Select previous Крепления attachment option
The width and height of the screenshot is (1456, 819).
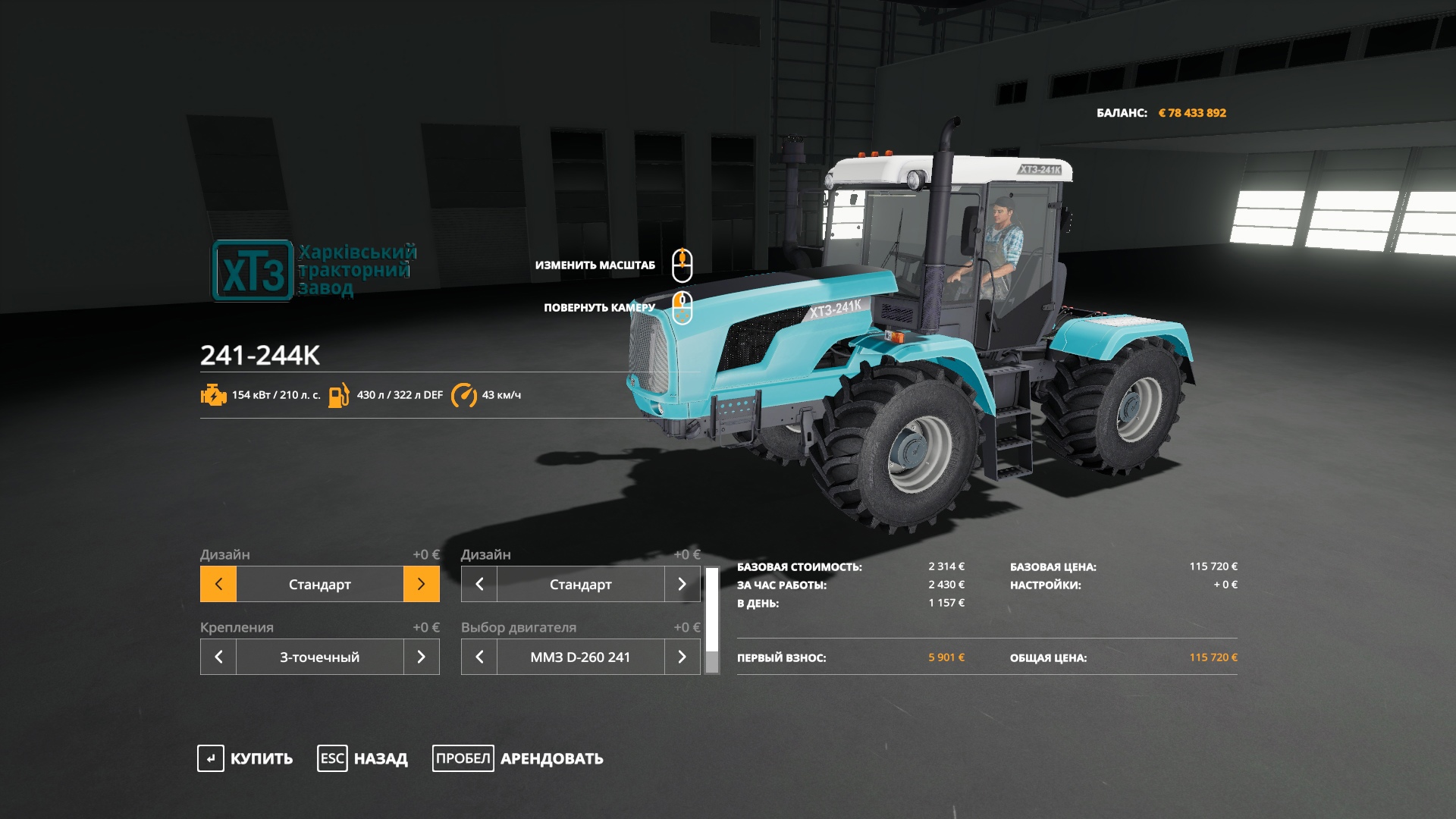218,657
